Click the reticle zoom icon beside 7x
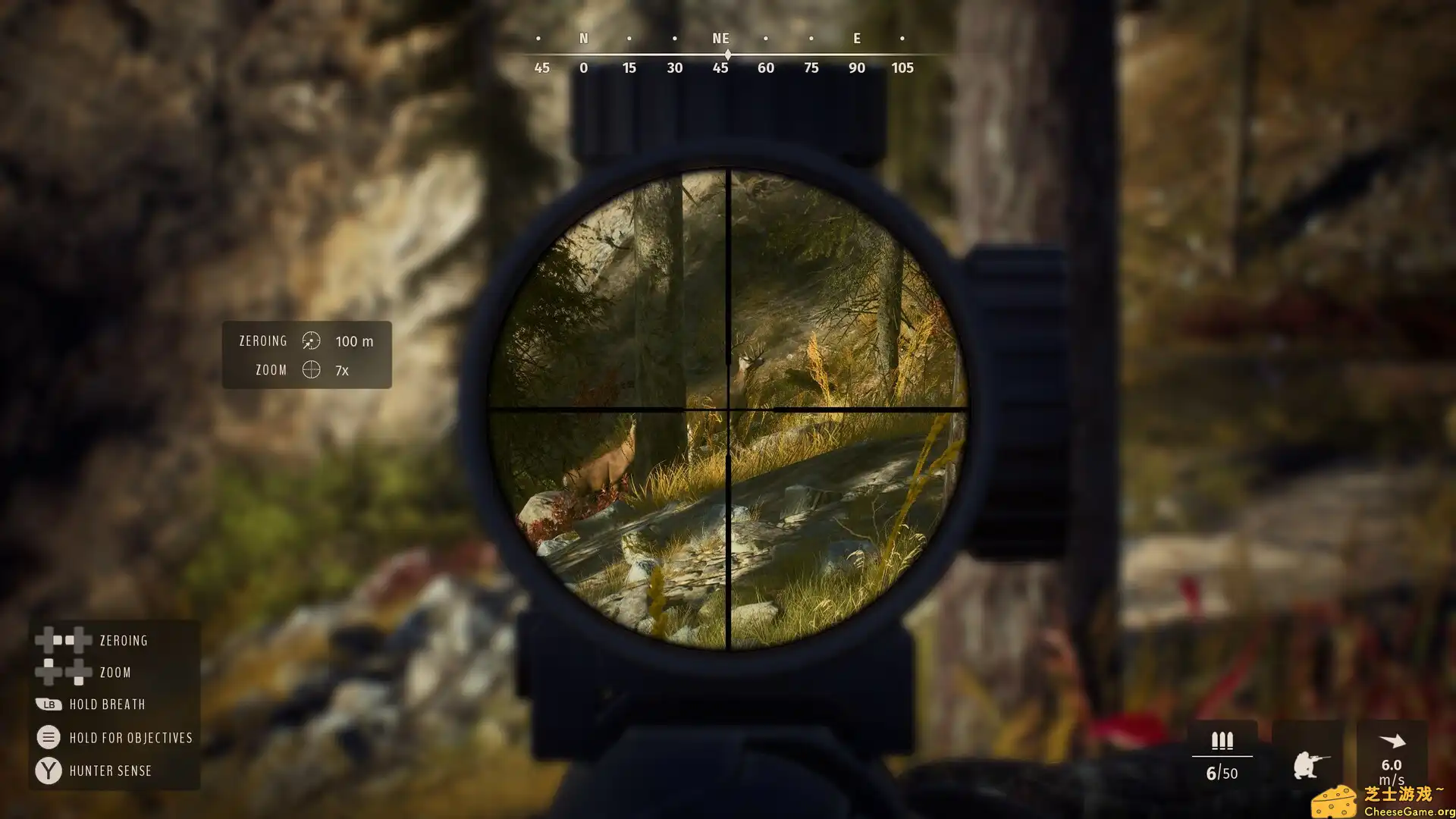Screen dimensions: 1456x819 click(310, 371)
